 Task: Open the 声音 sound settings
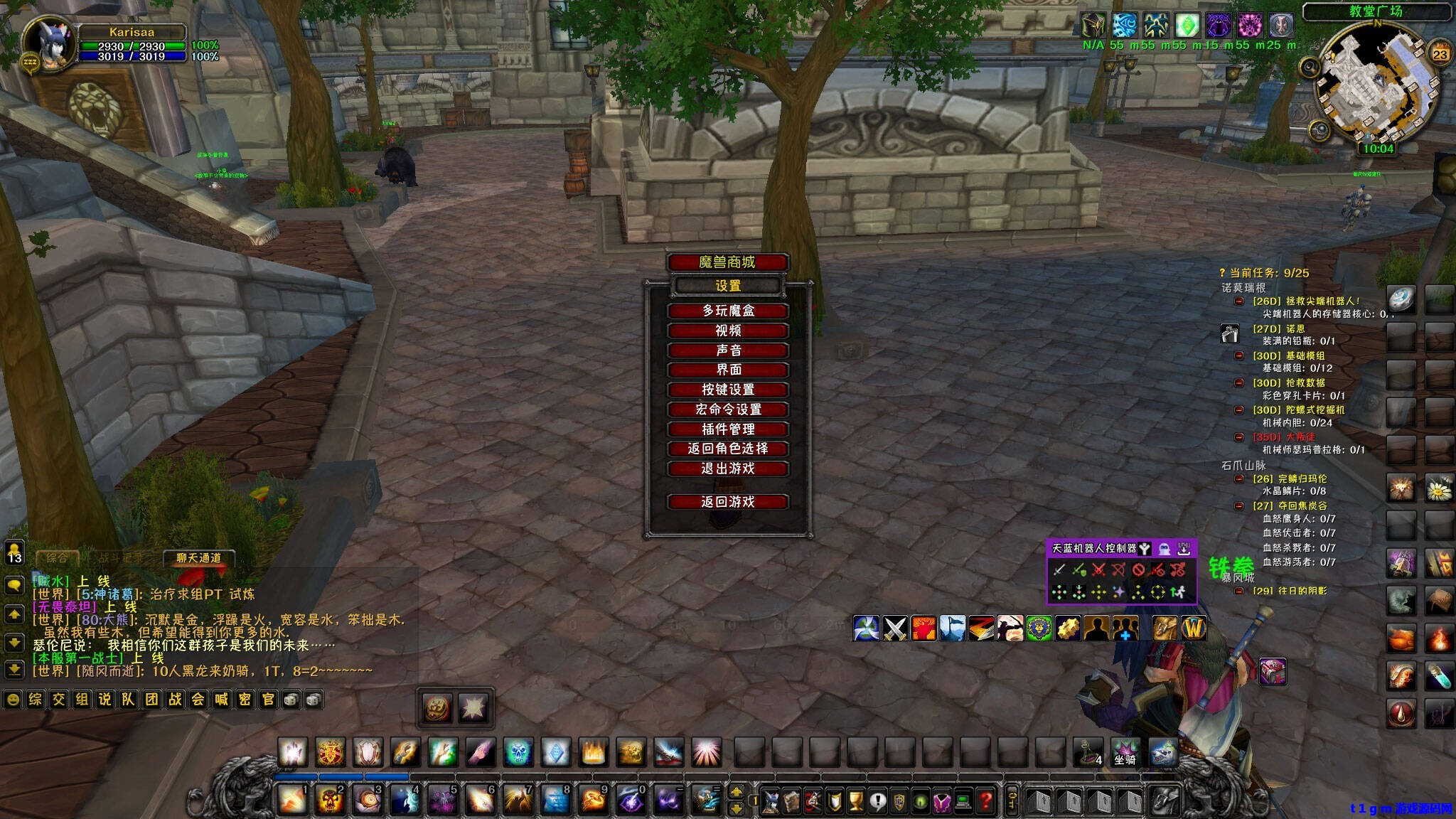[x=727, y=350]
